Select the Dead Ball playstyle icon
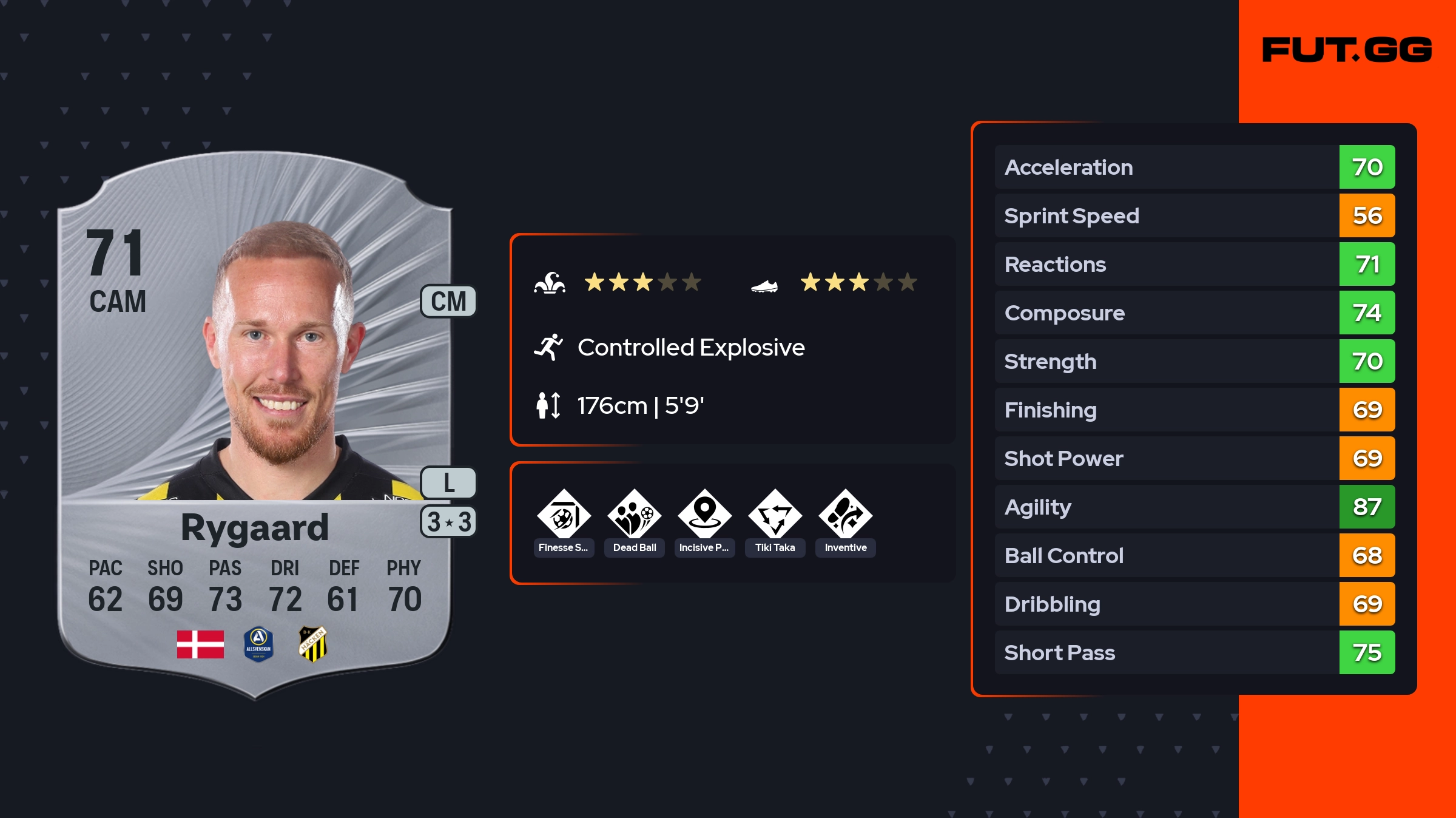The height and width of the screenshot is (818, 1456). pos(634,515)
